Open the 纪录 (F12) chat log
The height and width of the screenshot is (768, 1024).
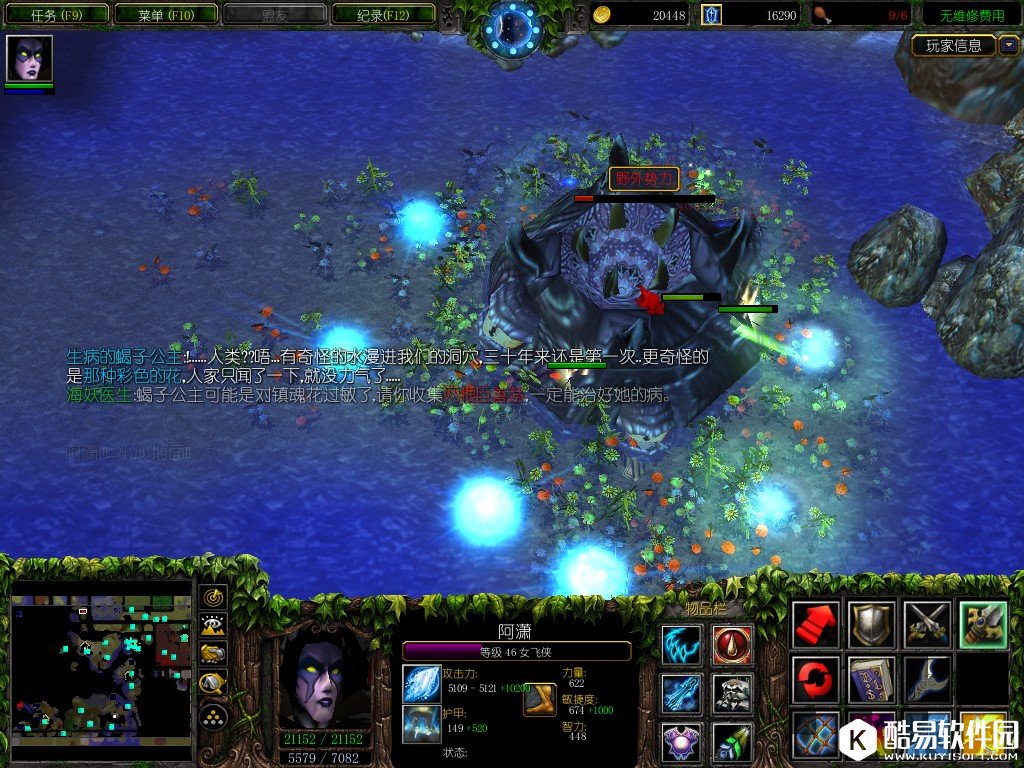tap(383, 15)
